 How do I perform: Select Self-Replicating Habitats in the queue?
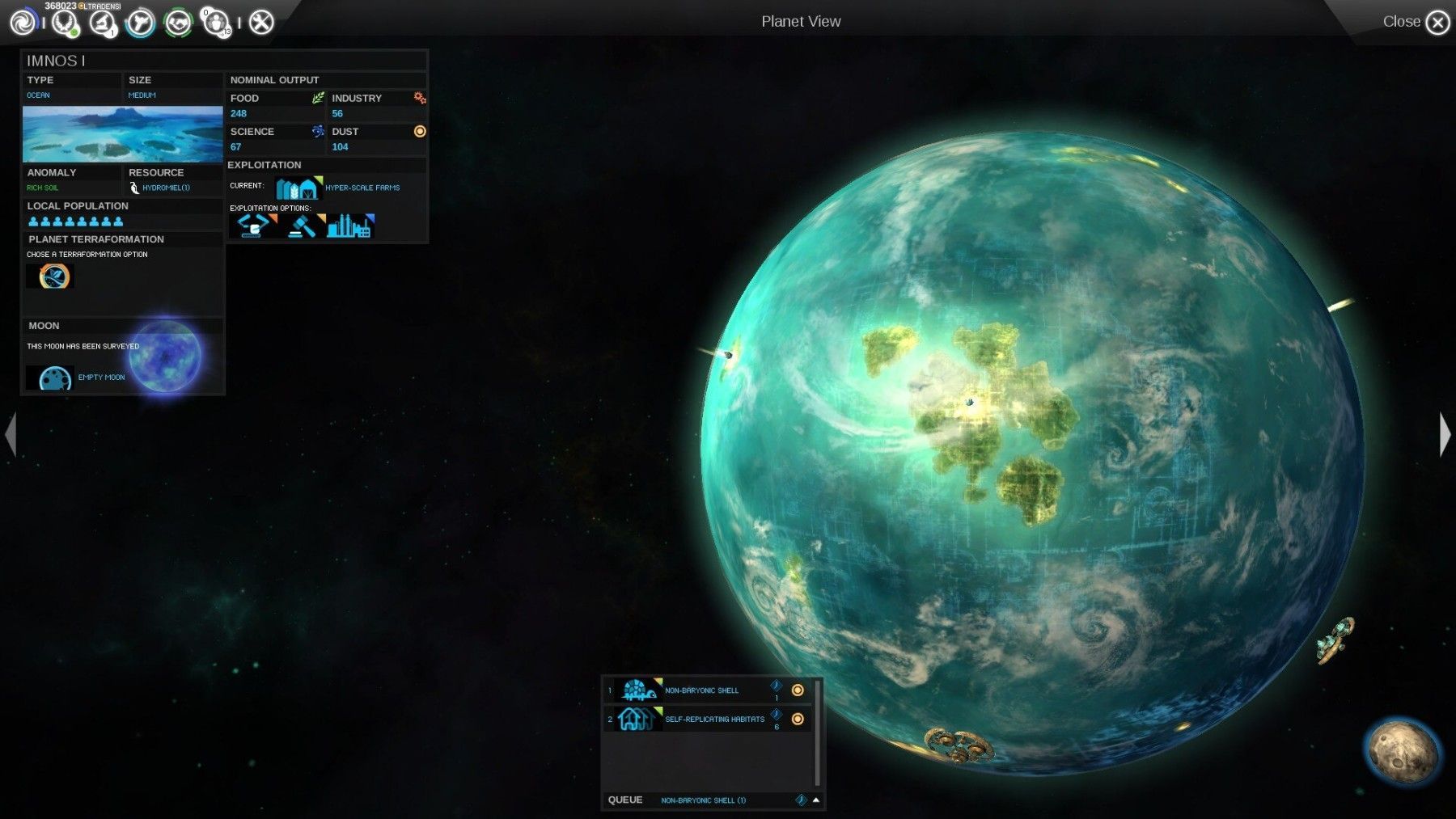tap(713, 719)
